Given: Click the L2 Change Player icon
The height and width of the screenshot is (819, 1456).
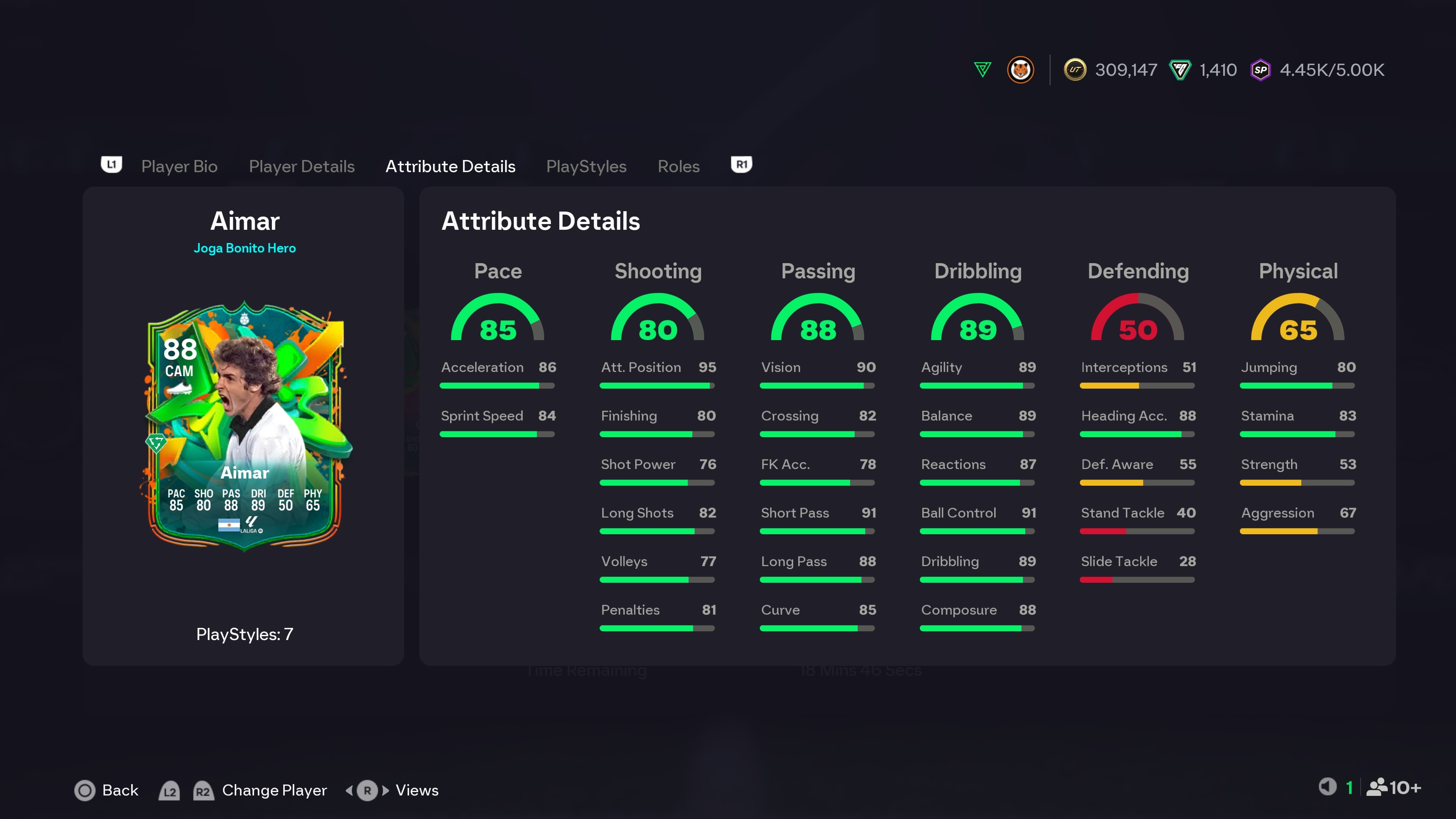Looking at the screenshot, I should pyautogui.click(x=169, y=791).
